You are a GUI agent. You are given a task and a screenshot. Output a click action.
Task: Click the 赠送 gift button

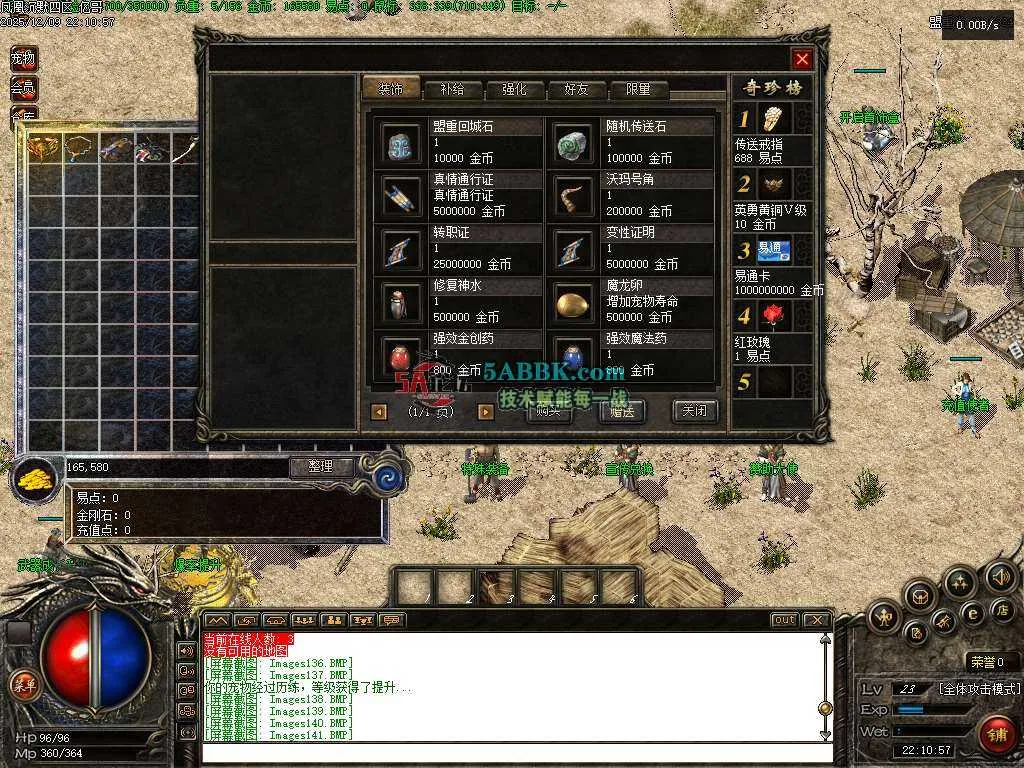(621, 410)
